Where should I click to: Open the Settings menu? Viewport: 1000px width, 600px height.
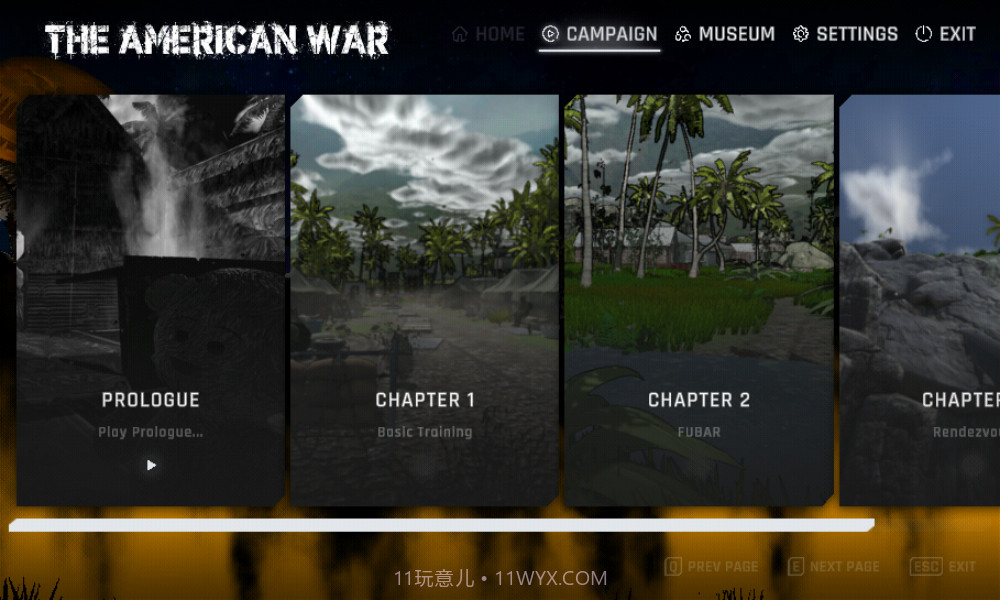(845, 34)
